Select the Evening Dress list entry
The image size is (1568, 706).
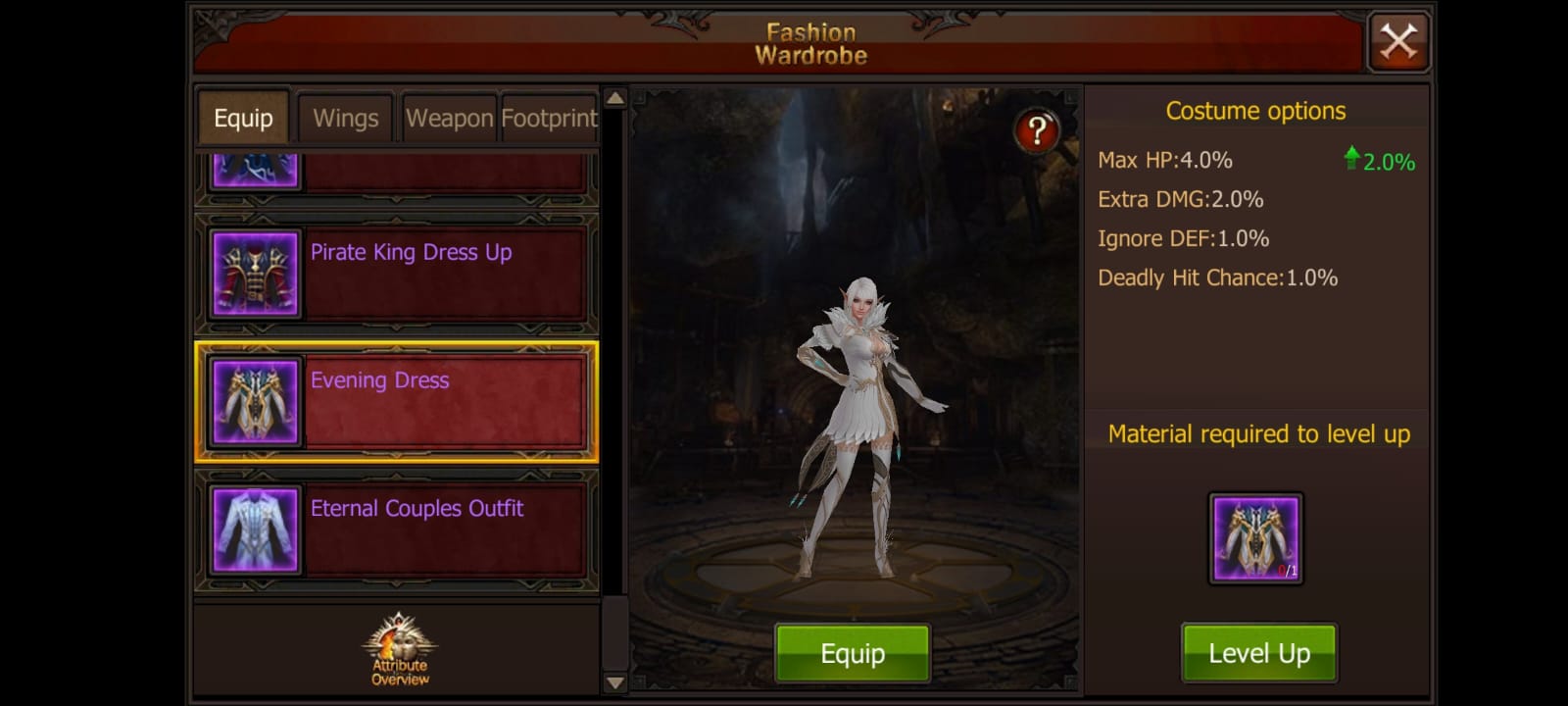coord(396,401)
